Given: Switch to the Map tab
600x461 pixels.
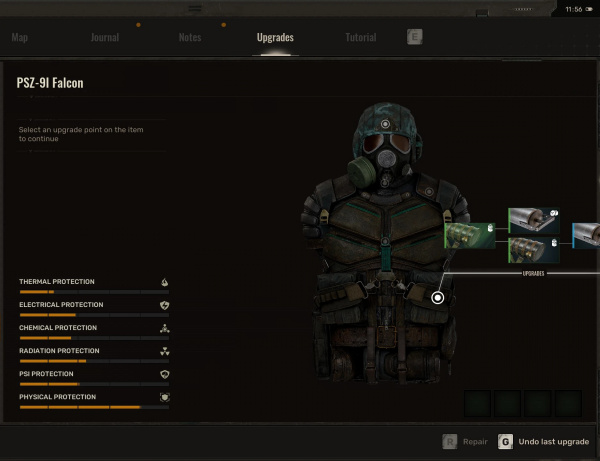Looking at the screenshot, I should tap(19, 38).
